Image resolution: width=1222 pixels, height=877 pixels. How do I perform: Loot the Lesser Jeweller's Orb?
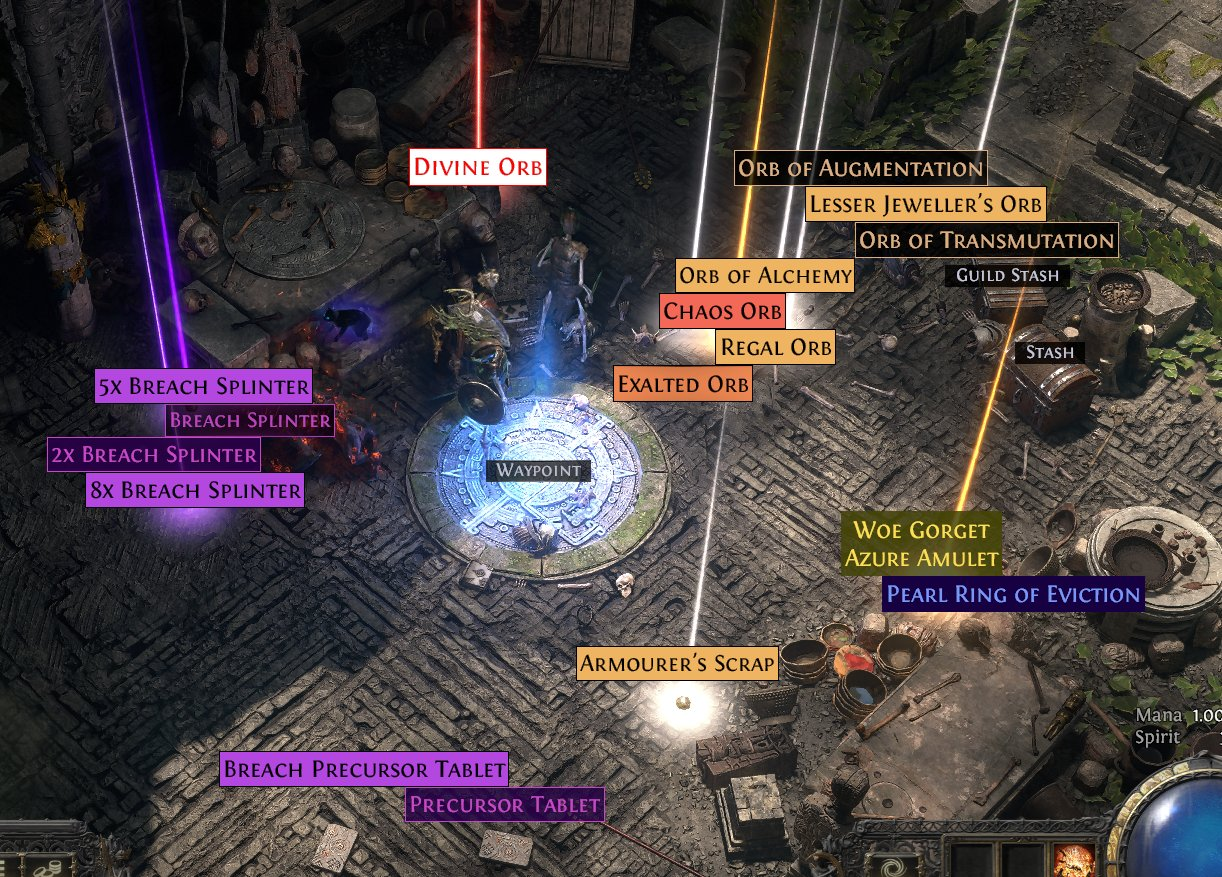(925, 205)
